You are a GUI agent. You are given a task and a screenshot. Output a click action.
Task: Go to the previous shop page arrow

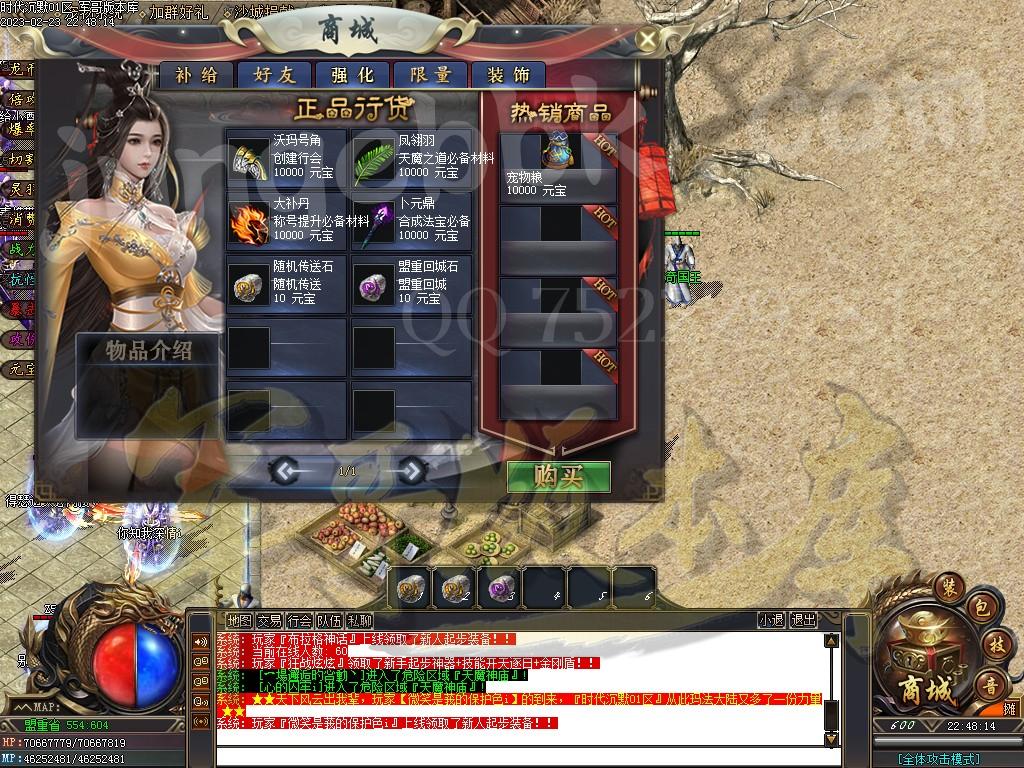[285, 470]
